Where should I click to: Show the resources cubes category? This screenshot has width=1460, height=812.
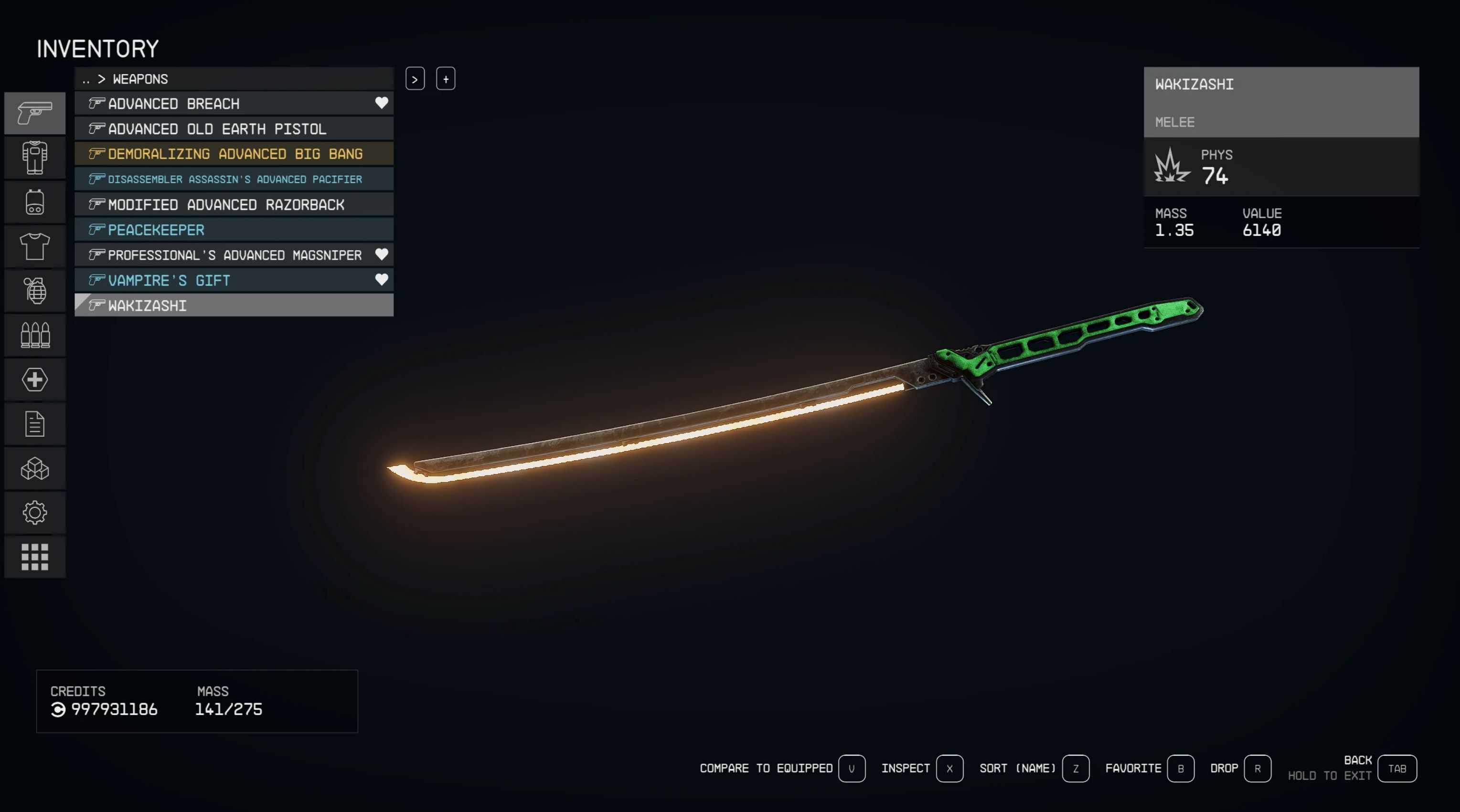[34, 469]
